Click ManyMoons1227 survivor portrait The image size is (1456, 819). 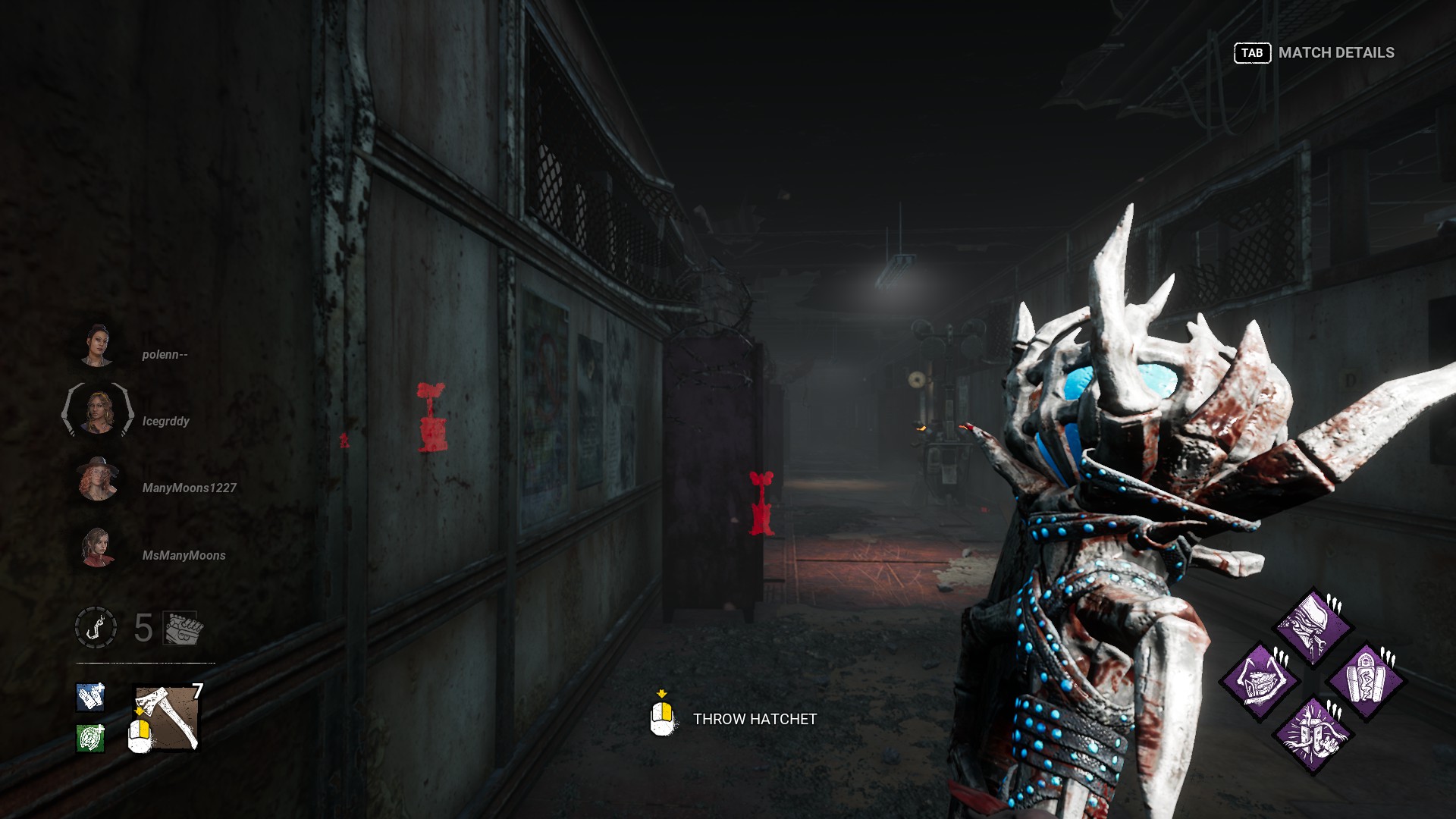coord(98,479)
